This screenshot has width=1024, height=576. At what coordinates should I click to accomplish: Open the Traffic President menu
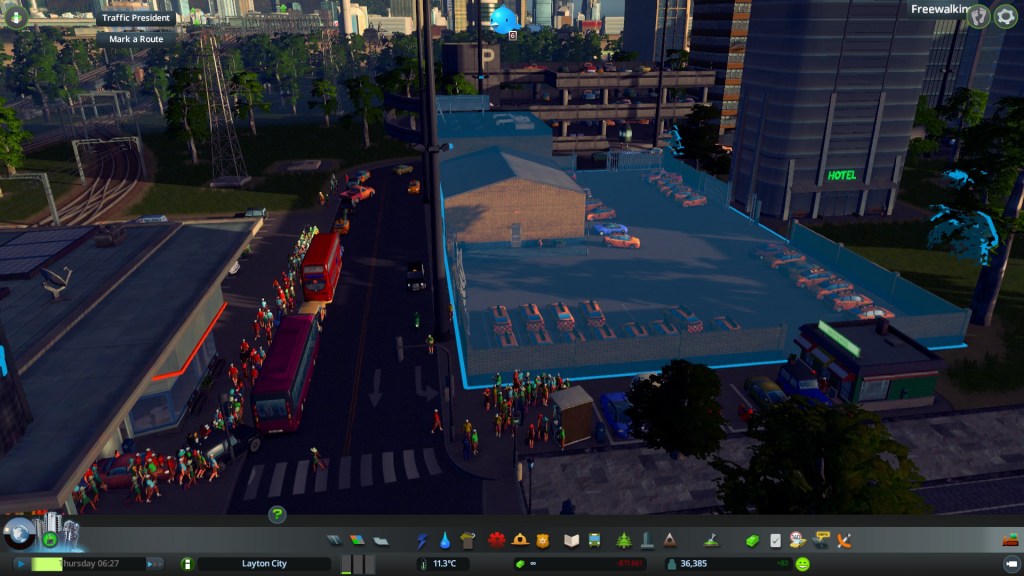pyautogui.click(x=137, y=18)
